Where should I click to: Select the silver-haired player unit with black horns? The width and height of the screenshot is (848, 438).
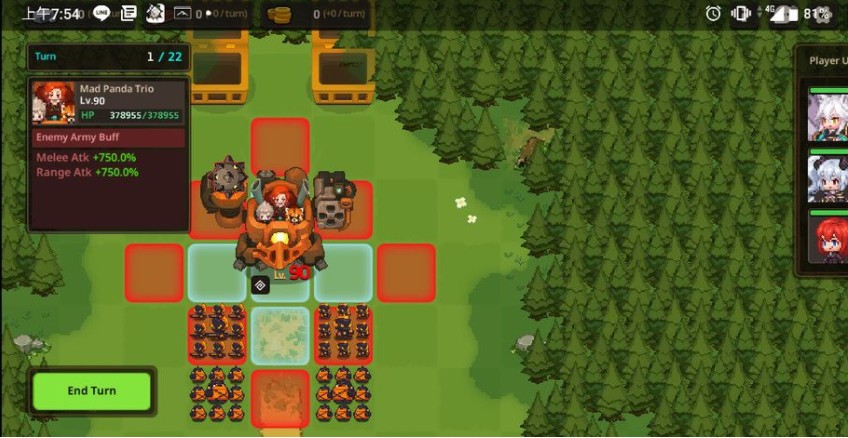pos(827,179)
